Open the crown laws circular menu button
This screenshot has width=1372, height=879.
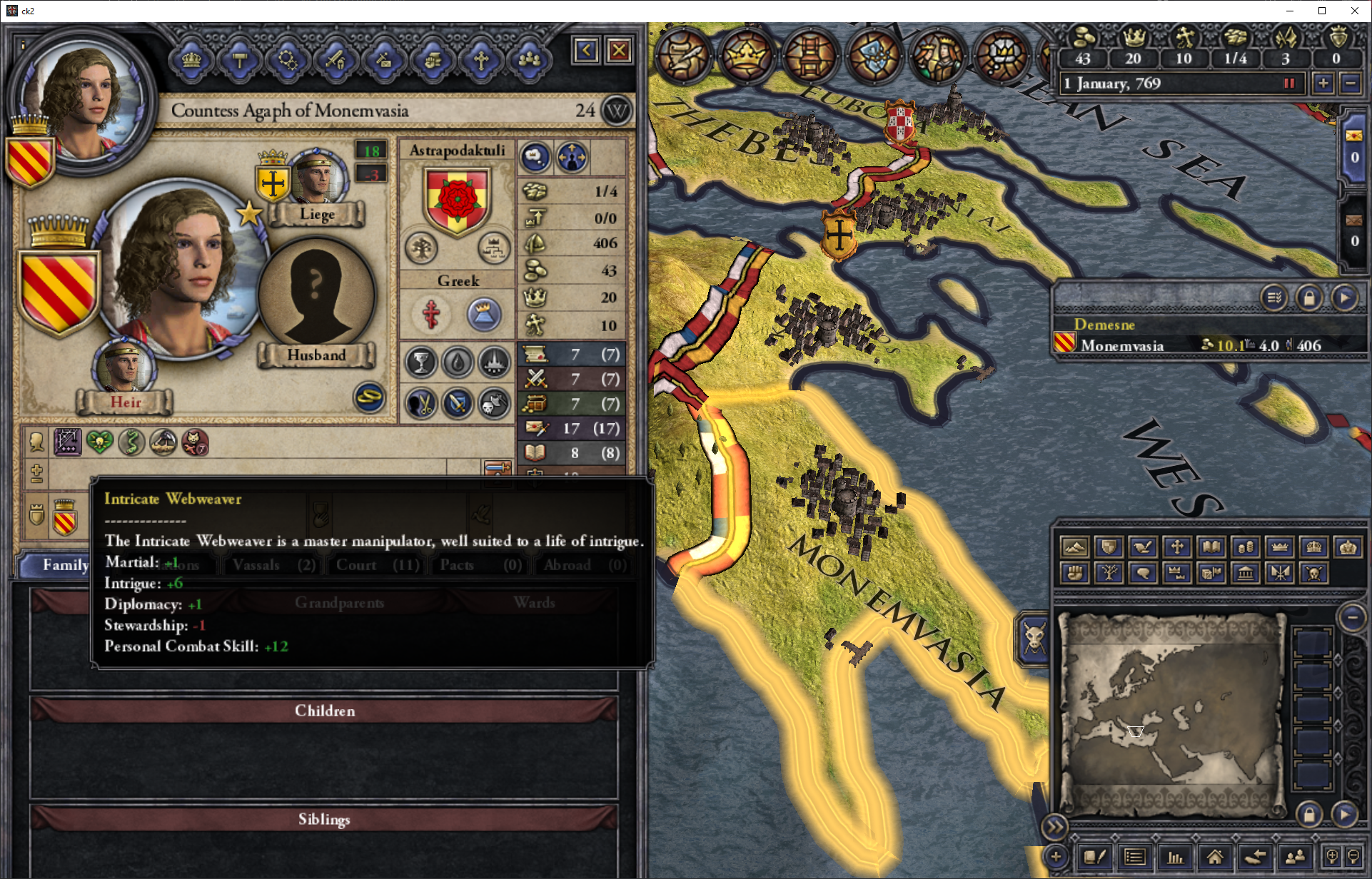point(746,54)
